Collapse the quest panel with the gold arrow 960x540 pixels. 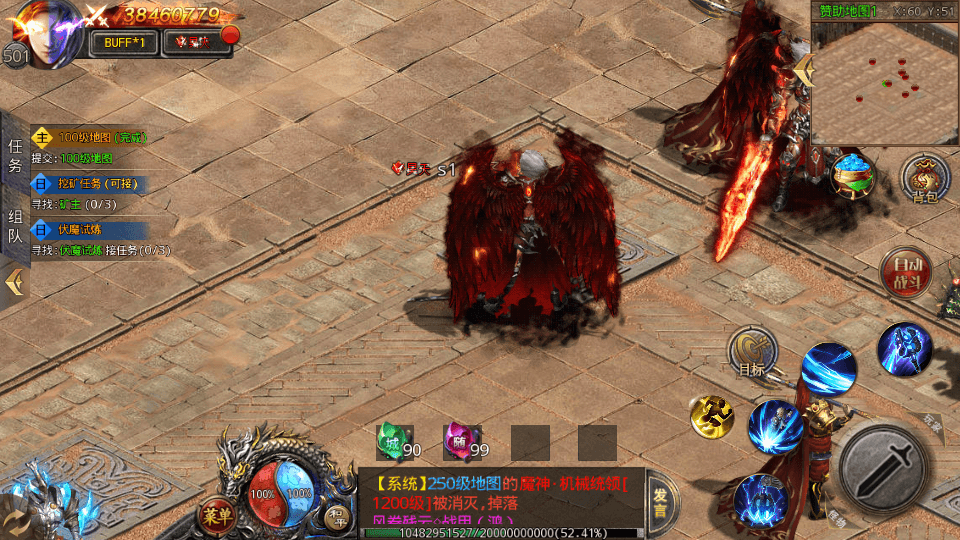click(x=14, y=282)
